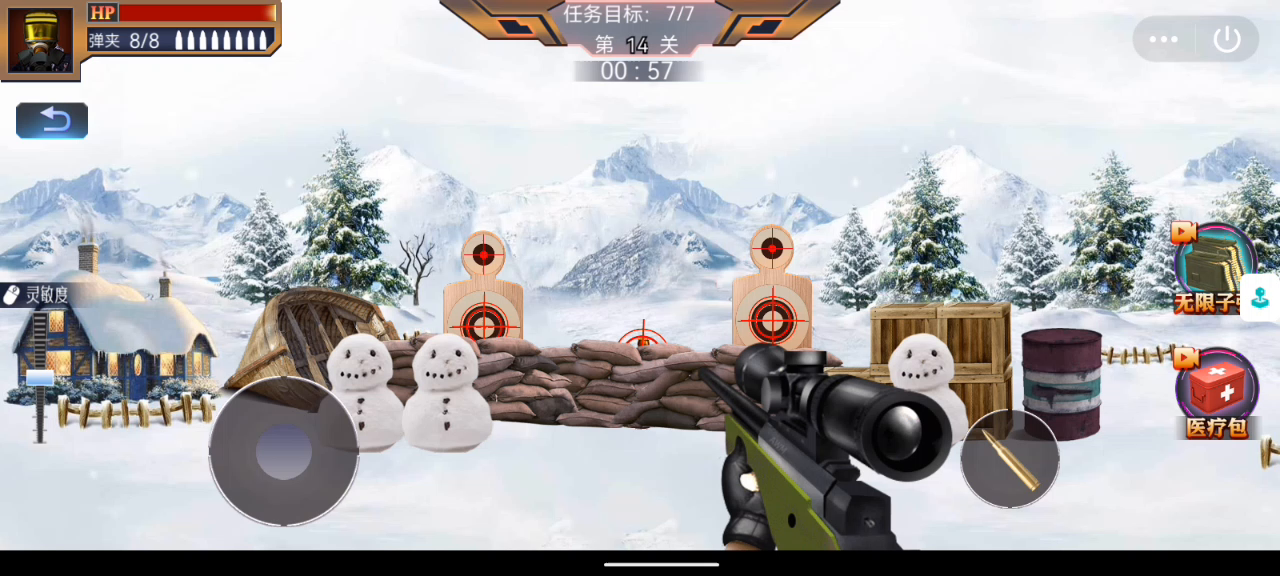The width and height of the screenshot is (1280, 576).
Task: Open the 灵敏度 sensitivity setting
Action: (37, 295)
